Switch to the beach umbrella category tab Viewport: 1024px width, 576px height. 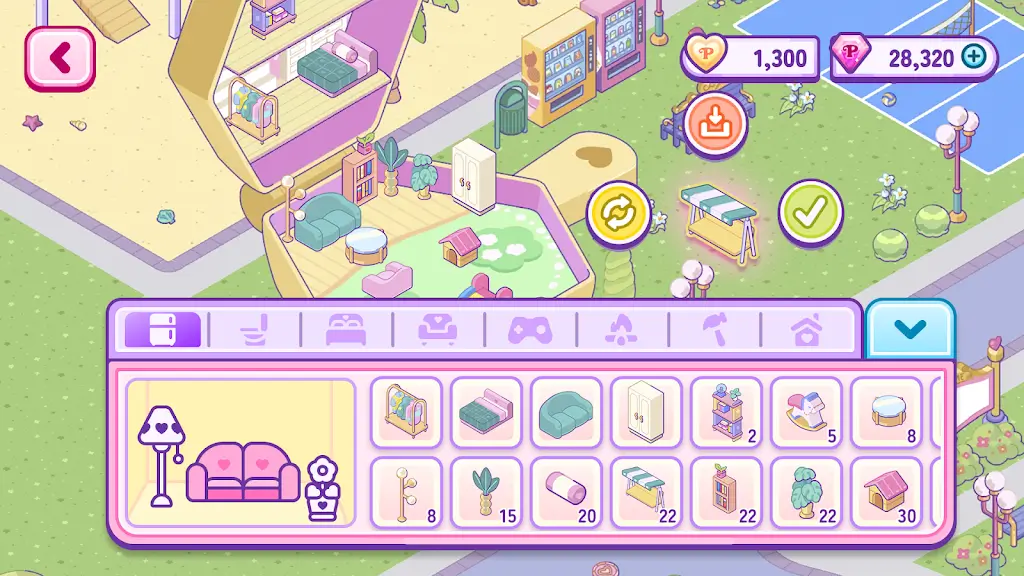coord(714,330)
